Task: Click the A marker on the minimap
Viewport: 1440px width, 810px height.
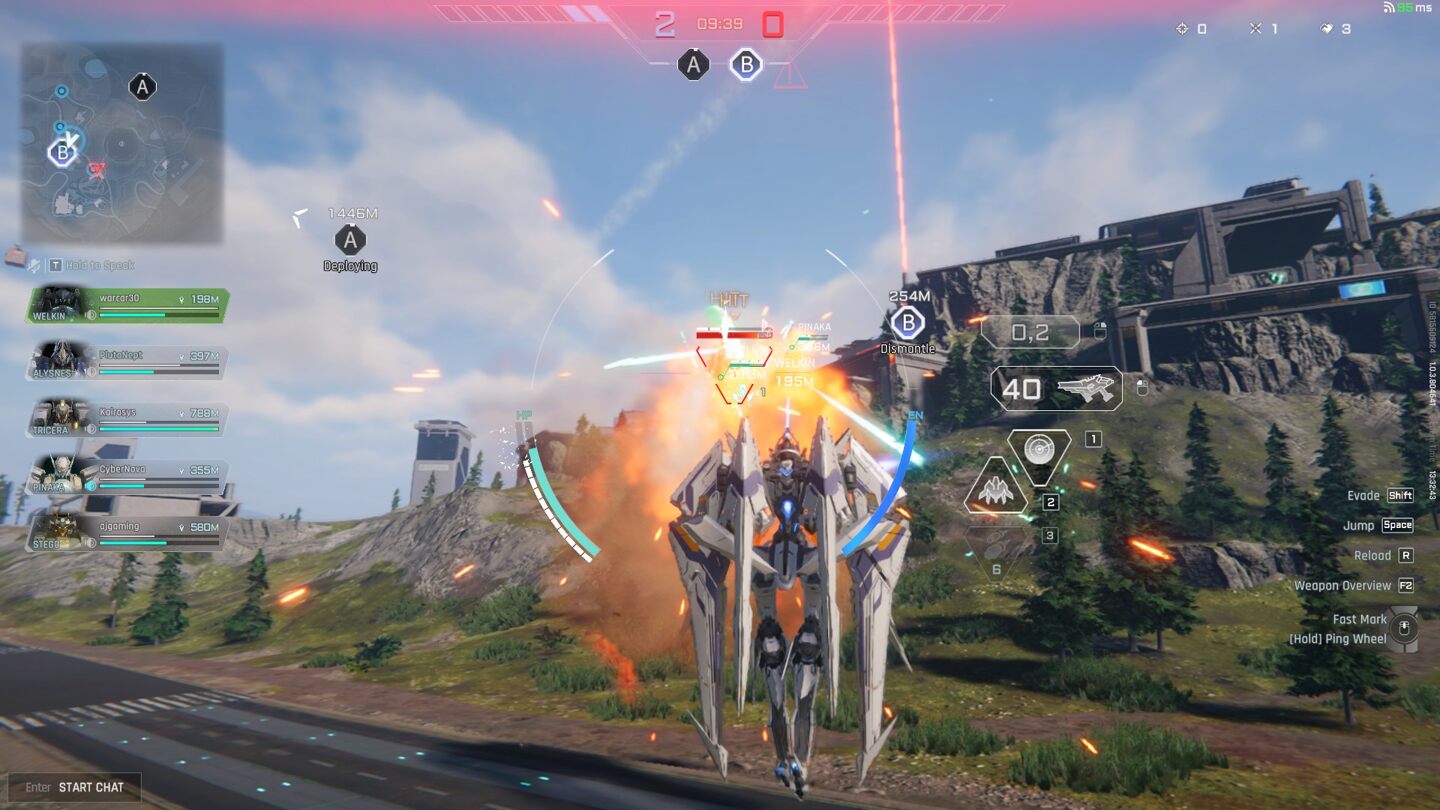Action: 142,87
